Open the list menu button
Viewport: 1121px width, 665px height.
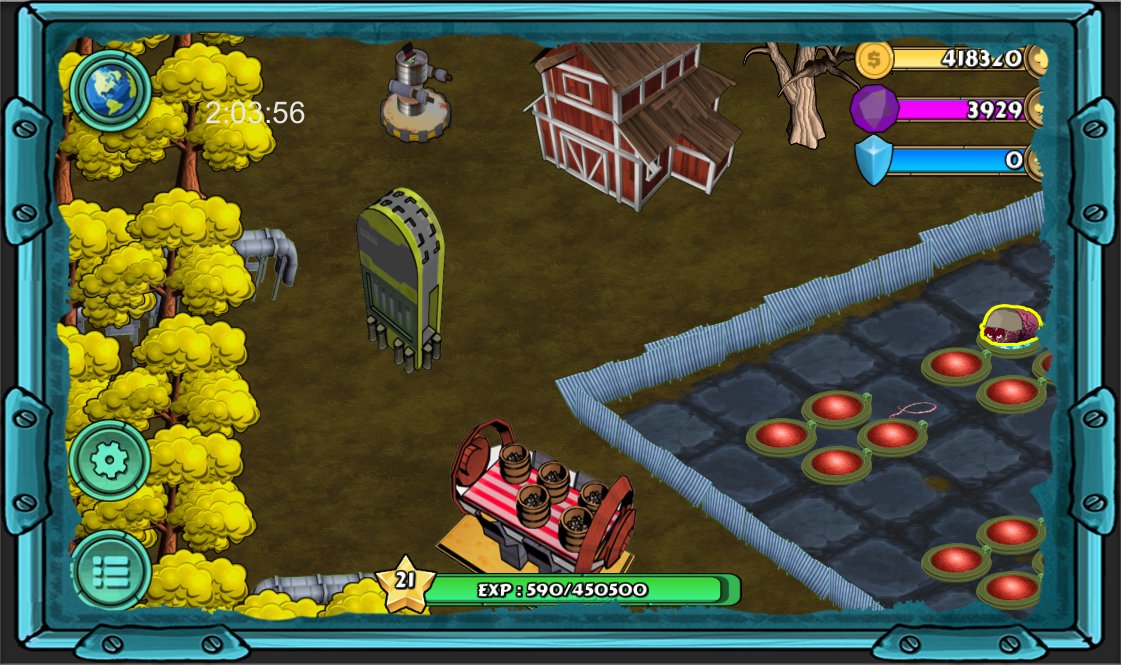110,571
